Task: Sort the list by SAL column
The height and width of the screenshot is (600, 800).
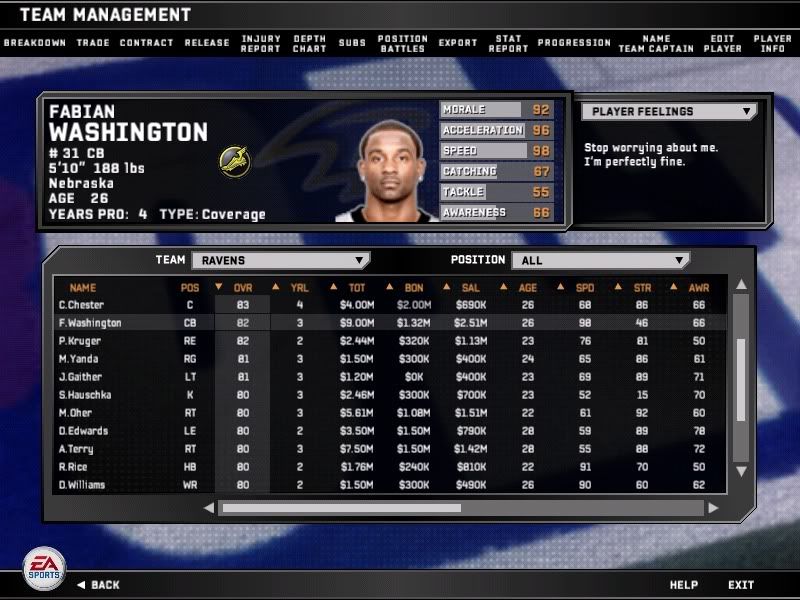Action: (x=471, y=288)
